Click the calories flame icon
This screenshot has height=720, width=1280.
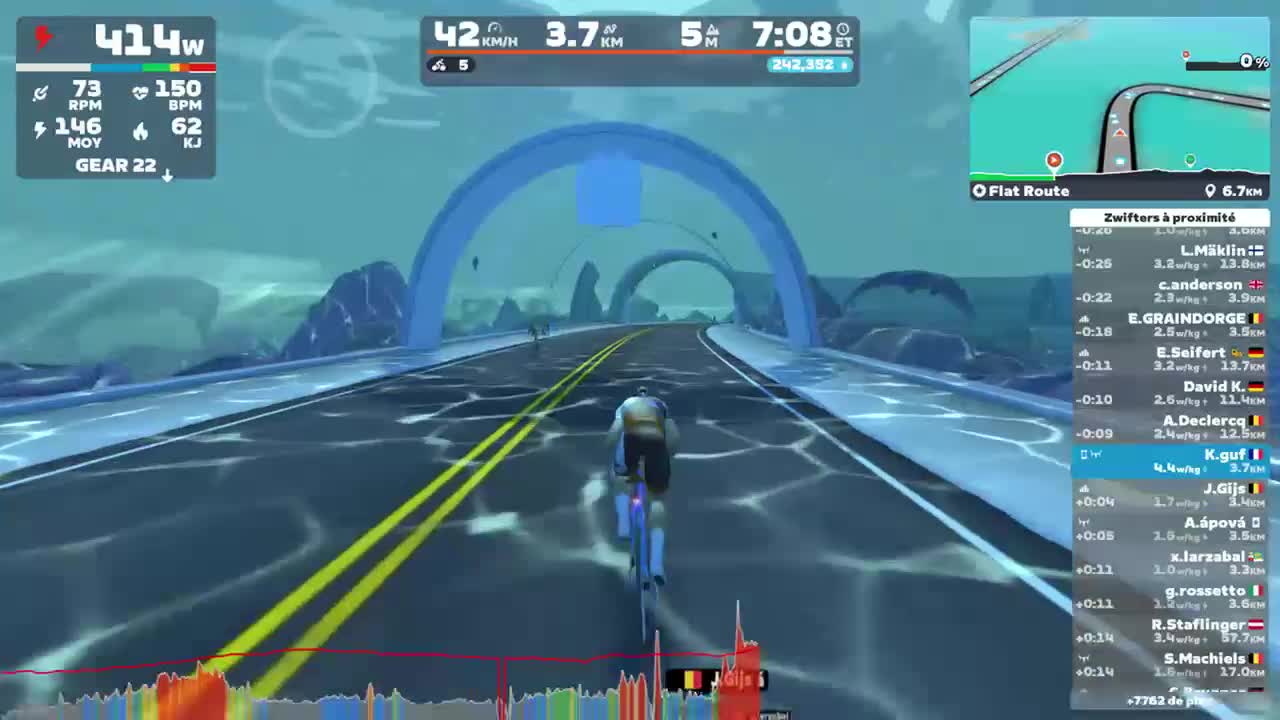(x=140, y=130)
